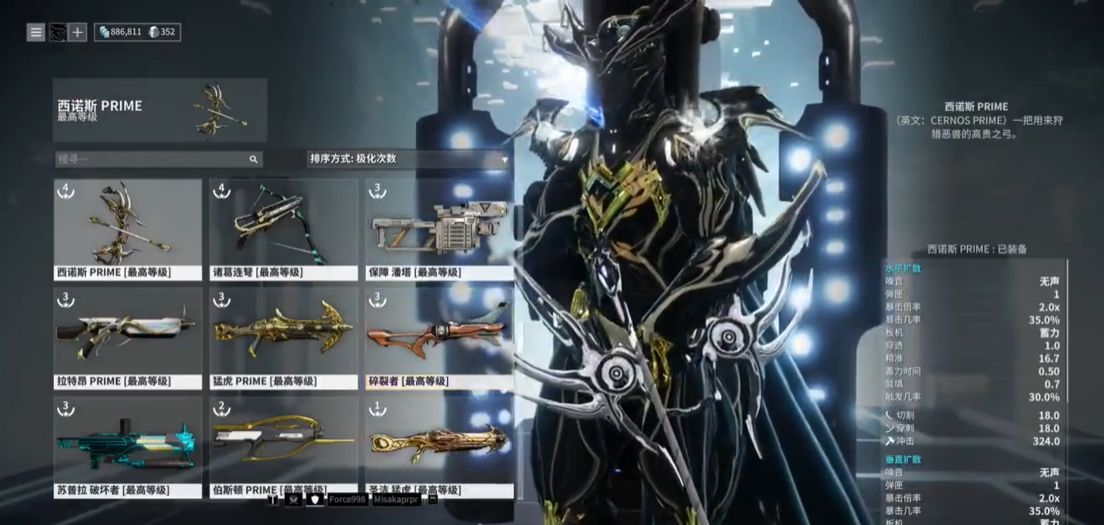Open the hamburger main menu
Viewport: 1104px width, 525px height.
tap(36, 32)
